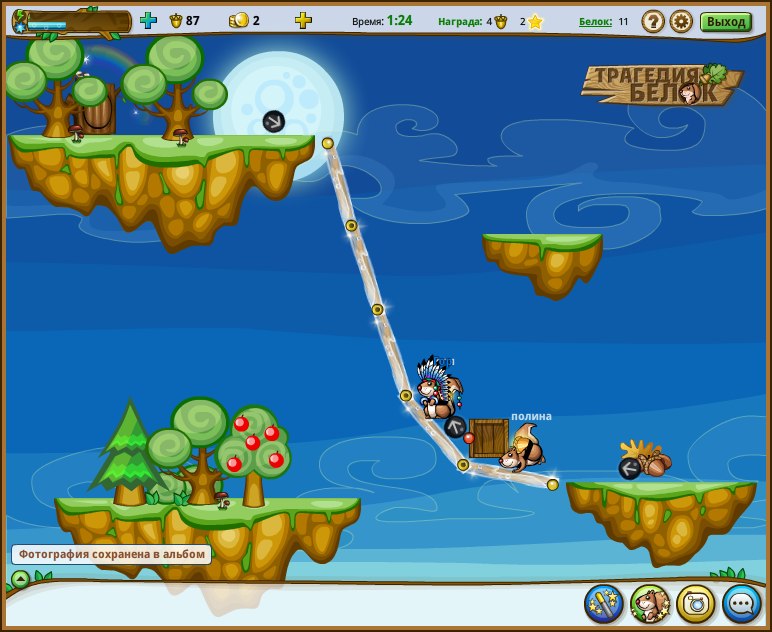Open the Белок players list link
The width and height of the screenshot is (772, 632).
coord(595,21)
